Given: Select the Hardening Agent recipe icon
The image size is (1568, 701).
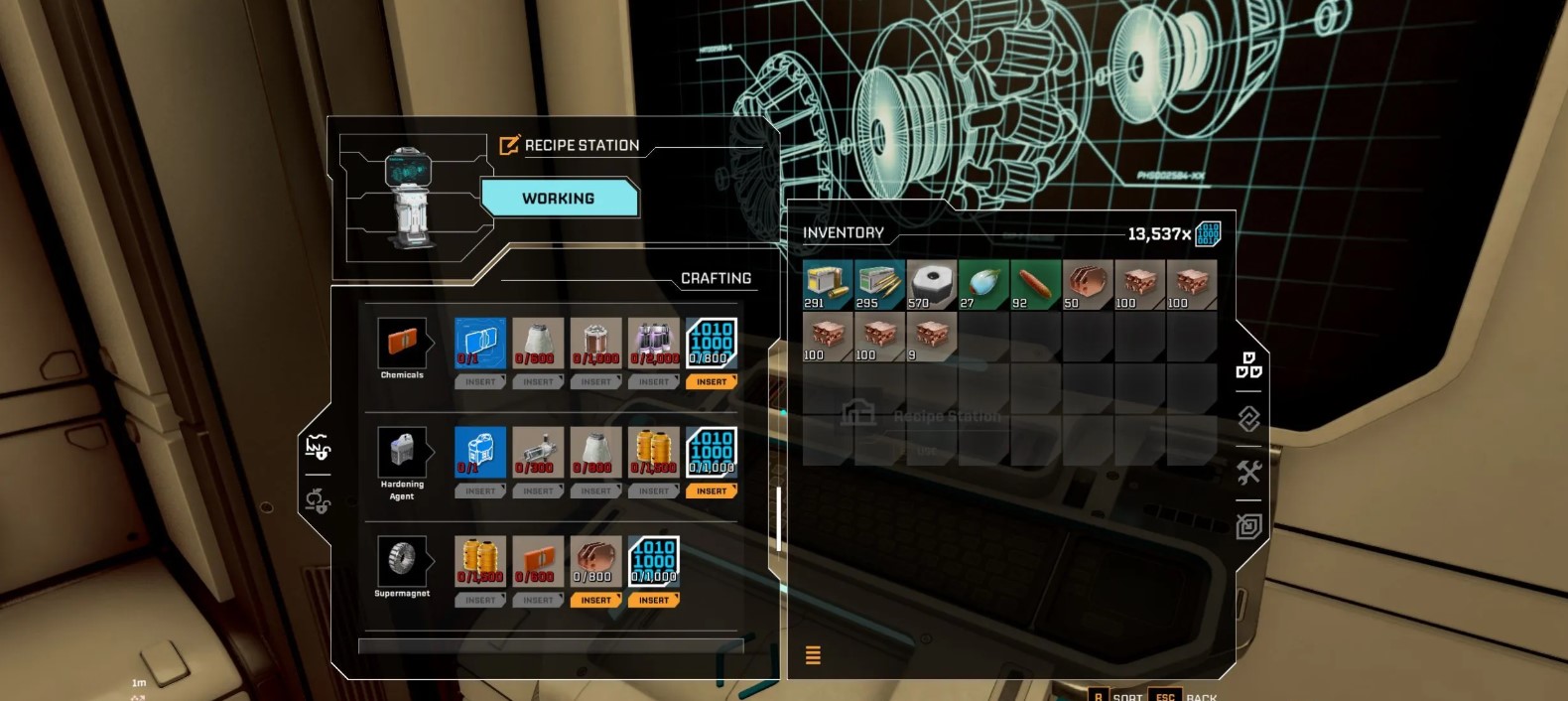Looking at the screenshot, I should coord(402,453).
